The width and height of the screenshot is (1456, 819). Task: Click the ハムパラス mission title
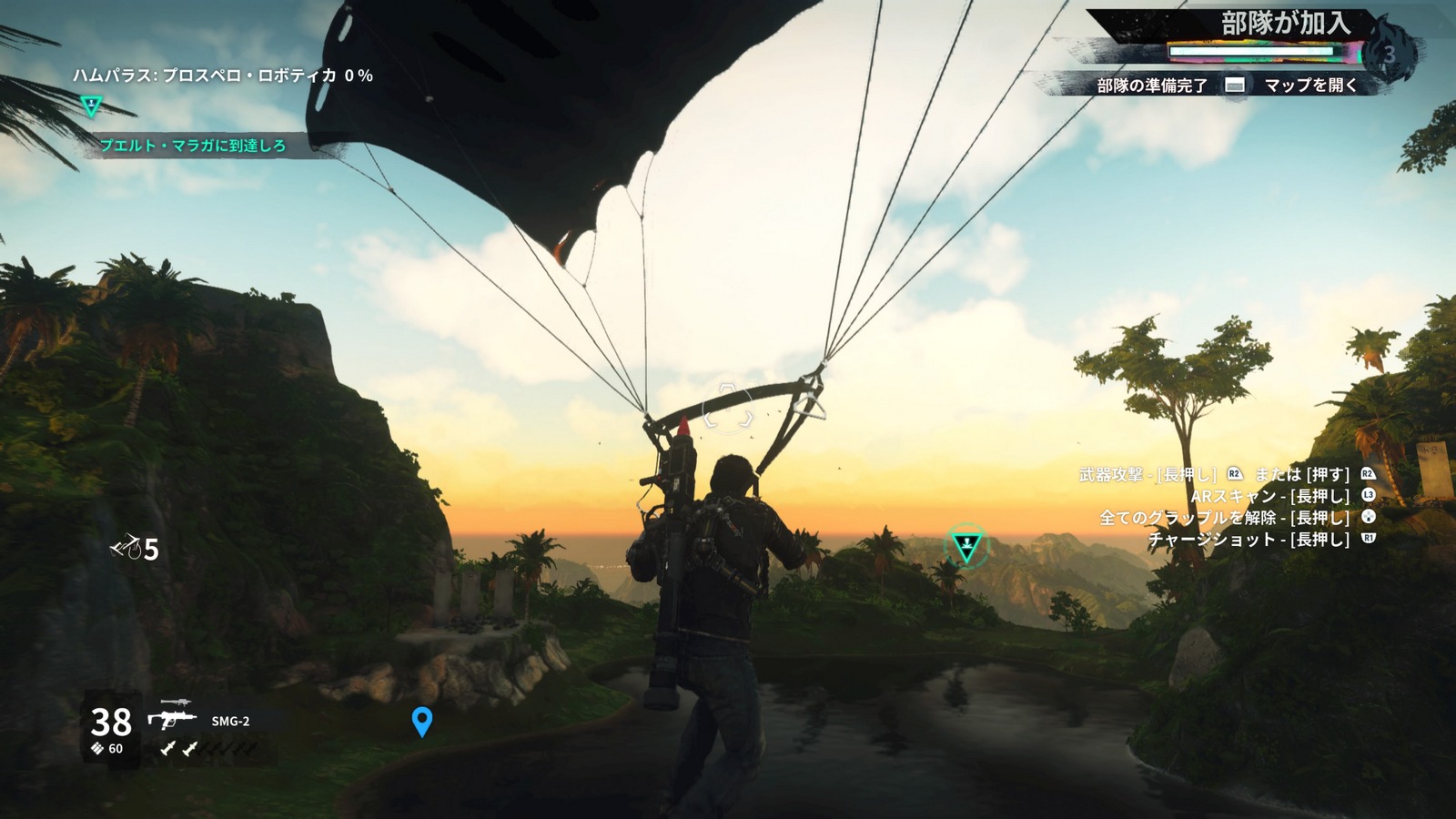[x=223, y=76]
